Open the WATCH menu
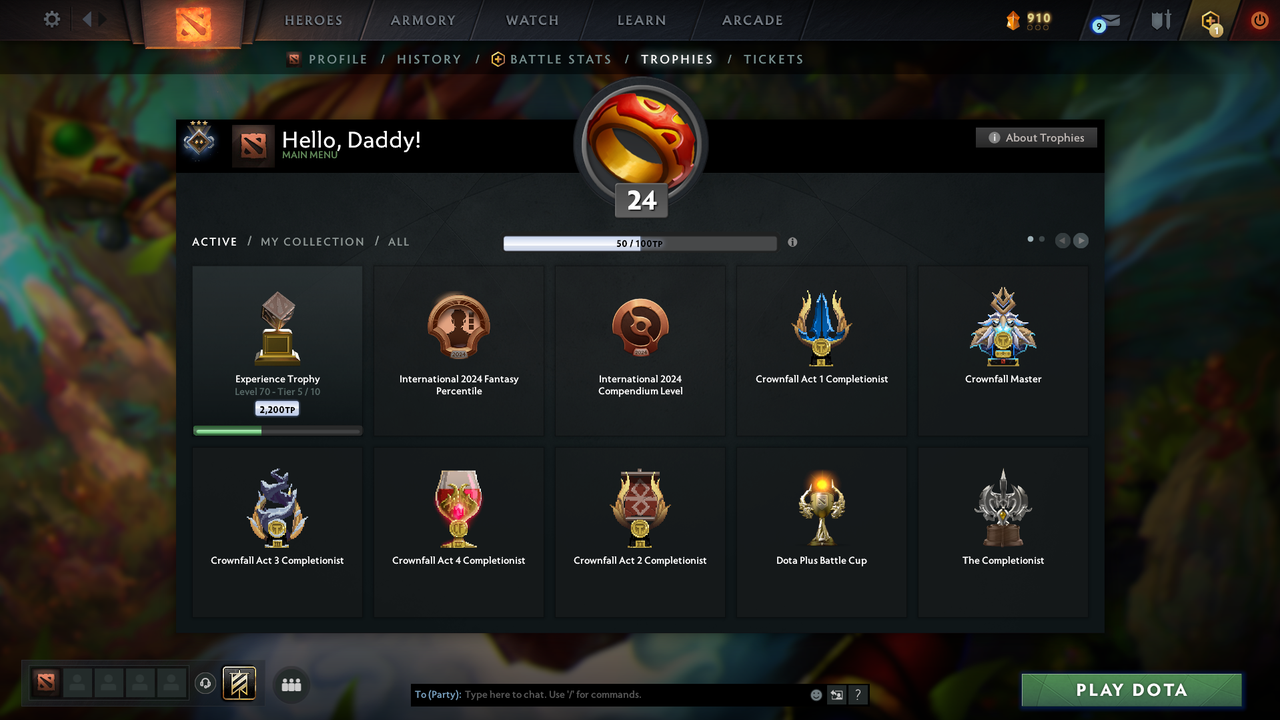This screenshot has height=720, width=1280. [x=532, y=20]
